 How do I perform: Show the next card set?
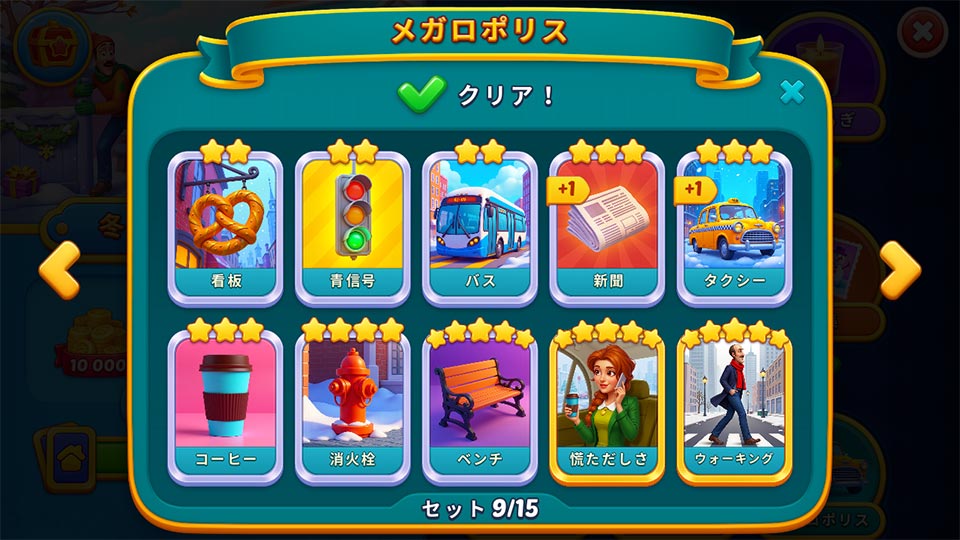click(899, 270)
